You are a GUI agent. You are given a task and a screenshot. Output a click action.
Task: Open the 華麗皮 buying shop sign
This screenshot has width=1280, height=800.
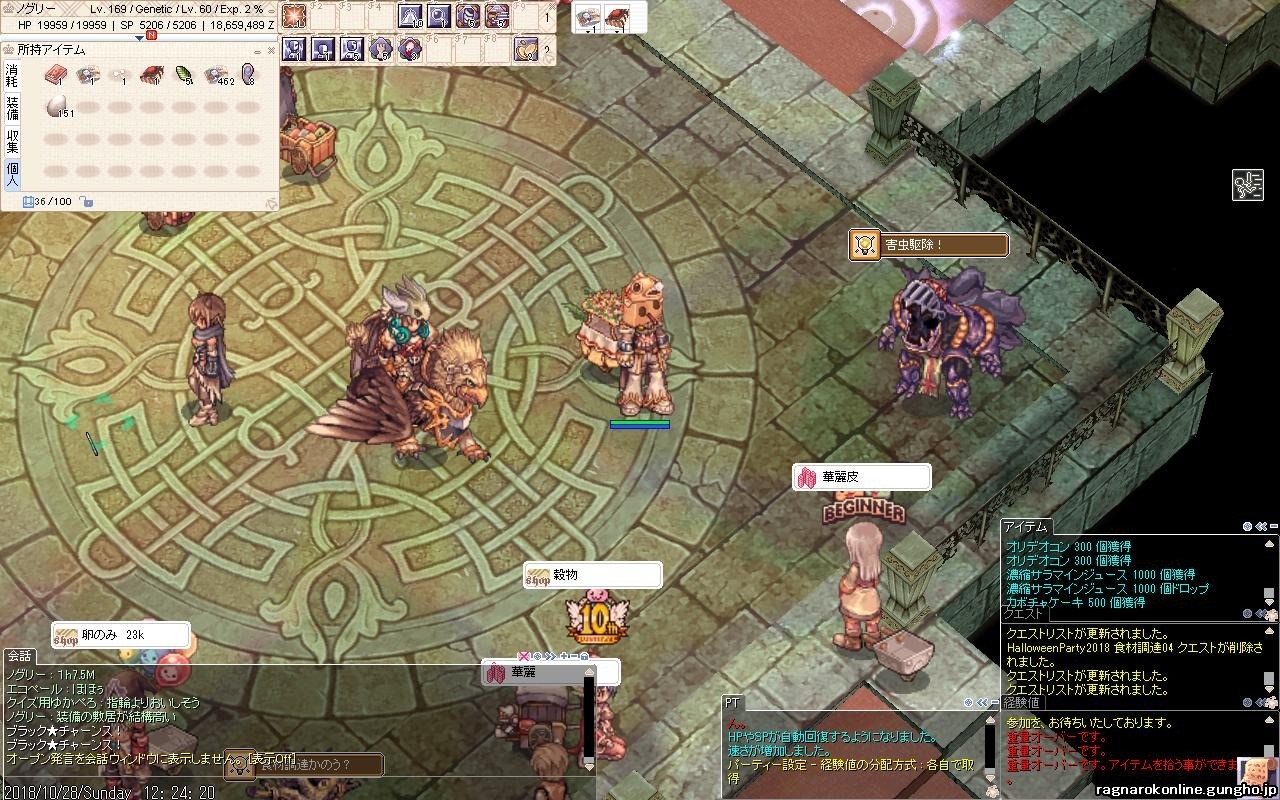(861, 478)
